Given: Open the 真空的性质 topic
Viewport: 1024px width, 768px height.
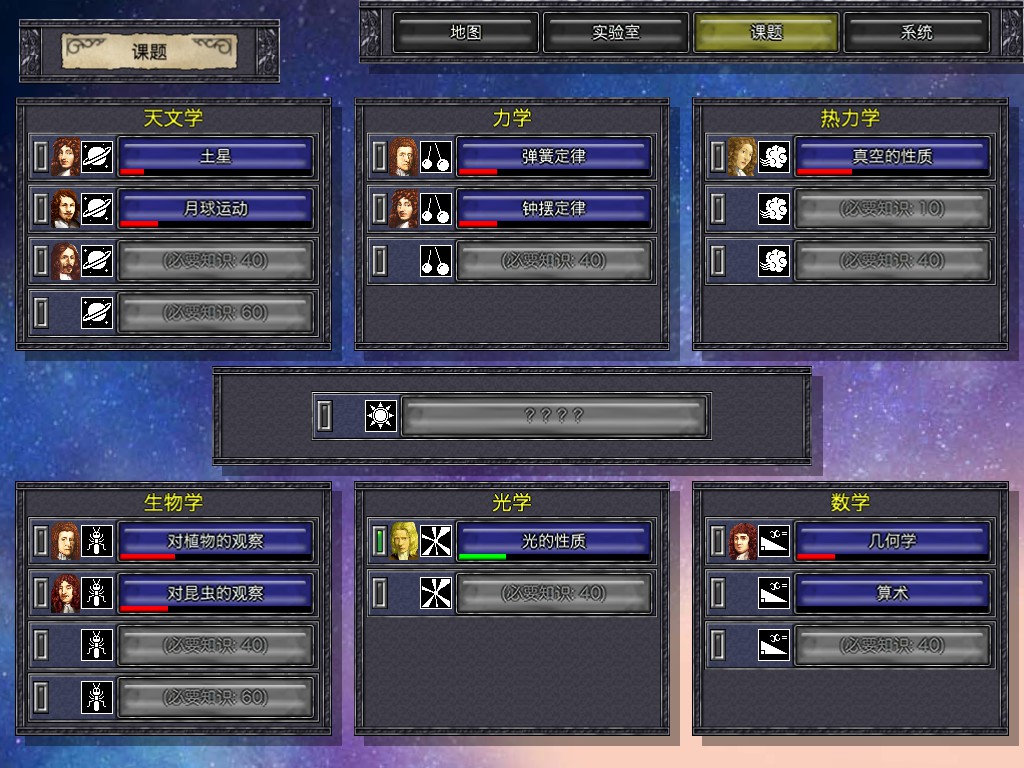Looking at the screenshot, I should tap(892, 156).
